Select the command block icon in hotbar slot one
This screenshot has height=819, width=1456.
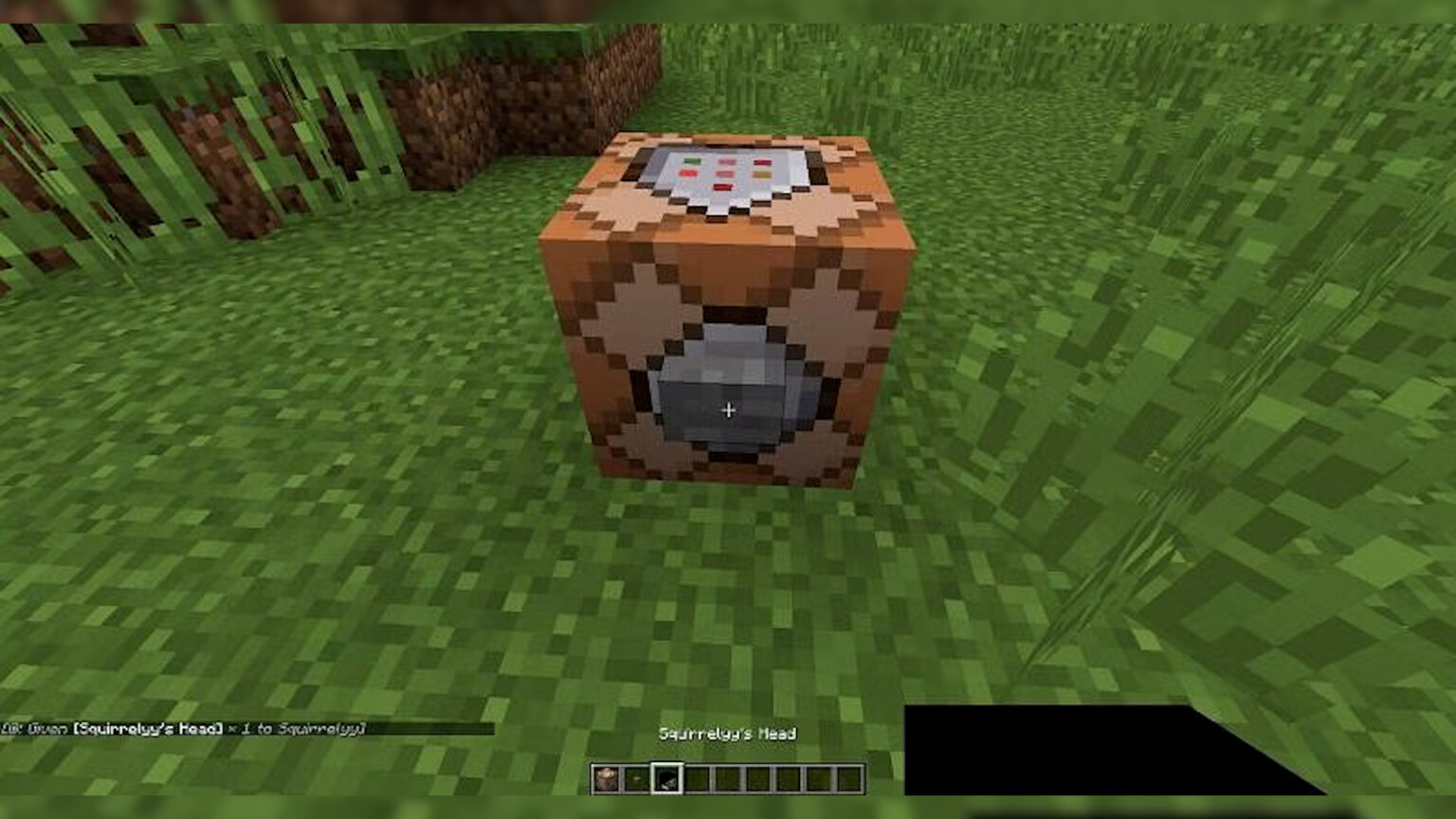coord(606,779)
